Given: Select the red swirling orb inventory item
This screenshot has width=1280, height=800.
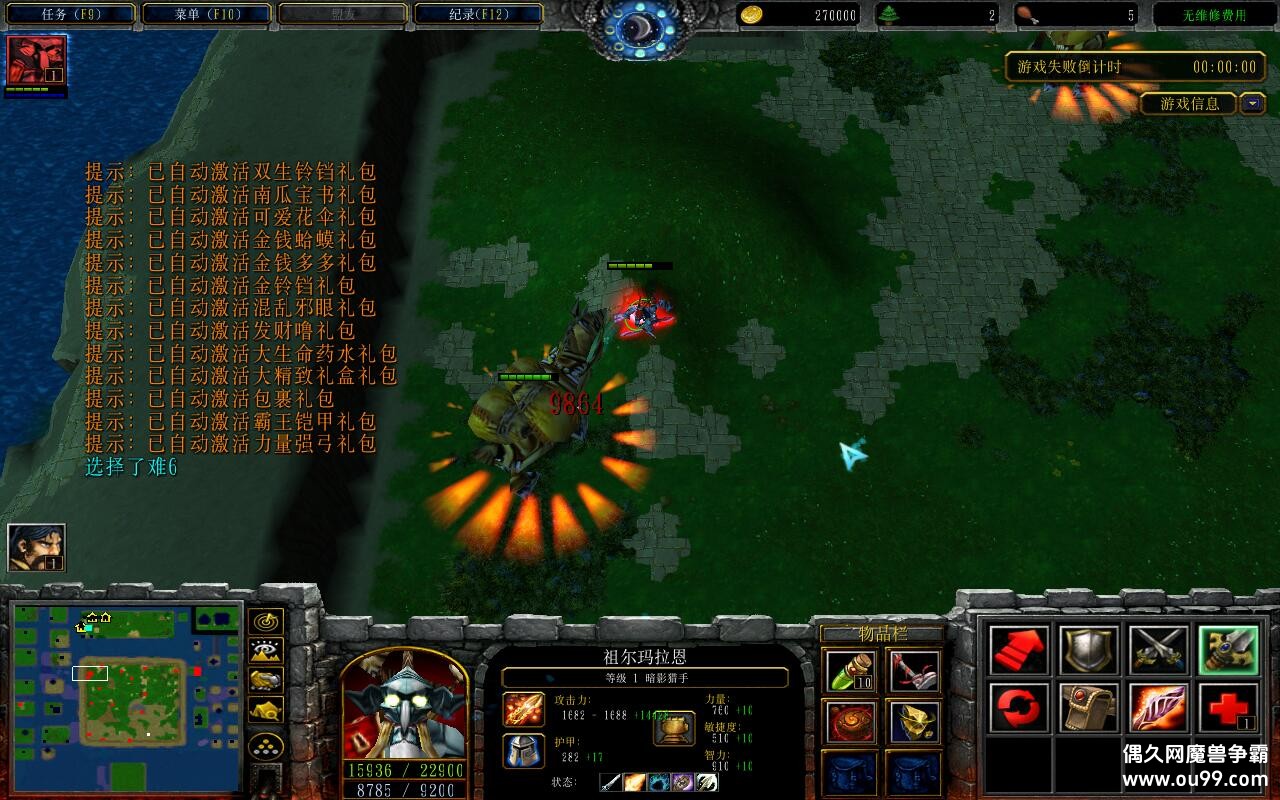Looking at the screenshot, I should 851,722.
